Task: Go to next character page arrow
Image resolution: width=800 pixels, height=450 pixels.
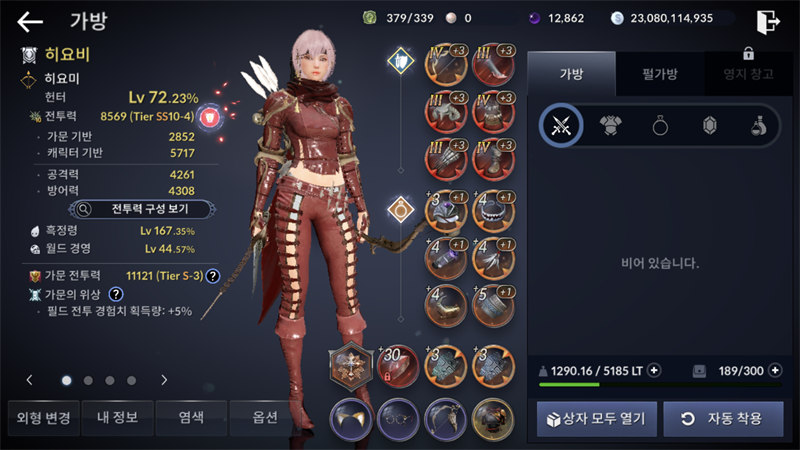Action: point(164,380)
